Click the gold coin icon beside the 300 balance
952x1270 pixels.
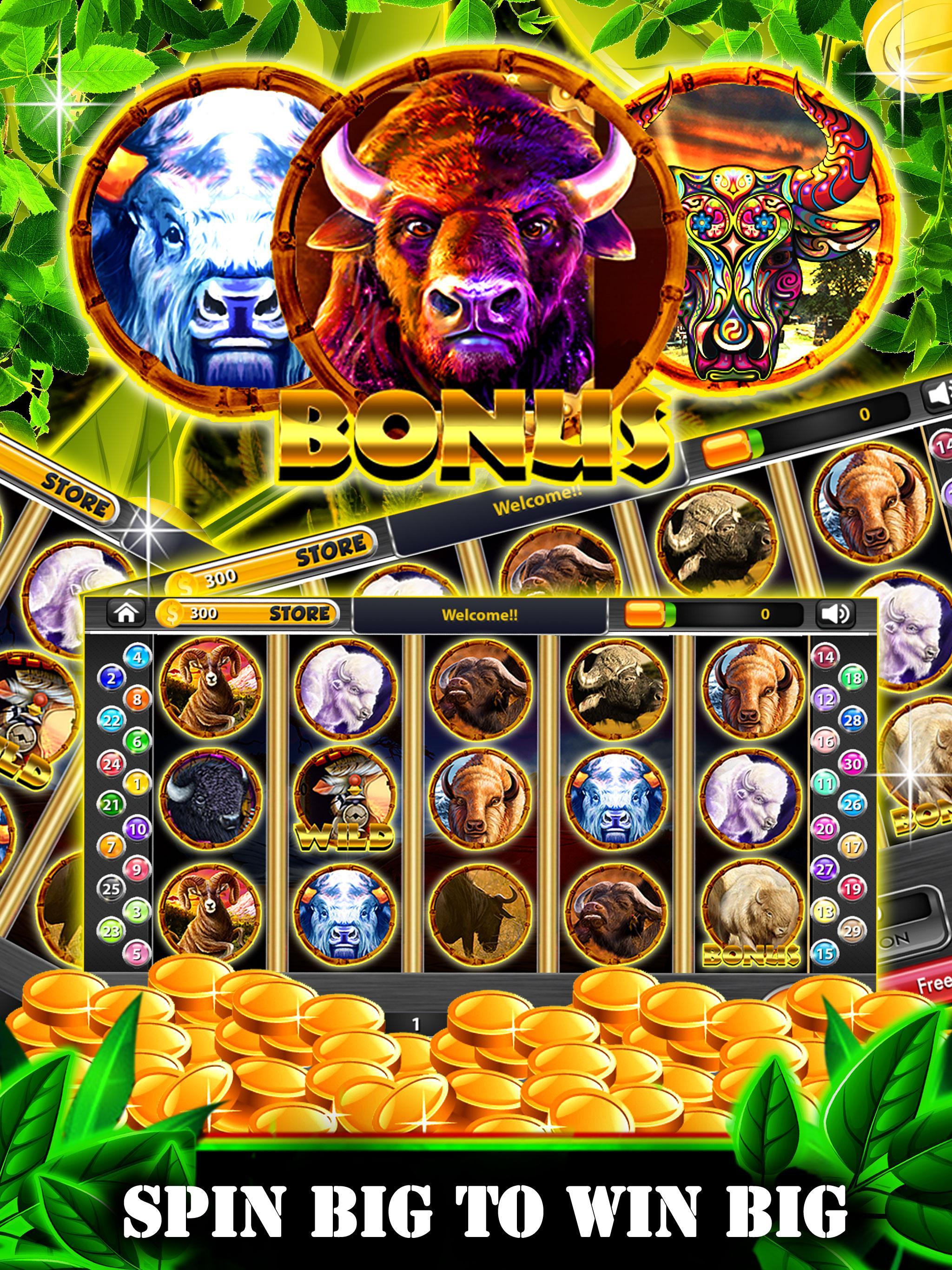(172, 614)
